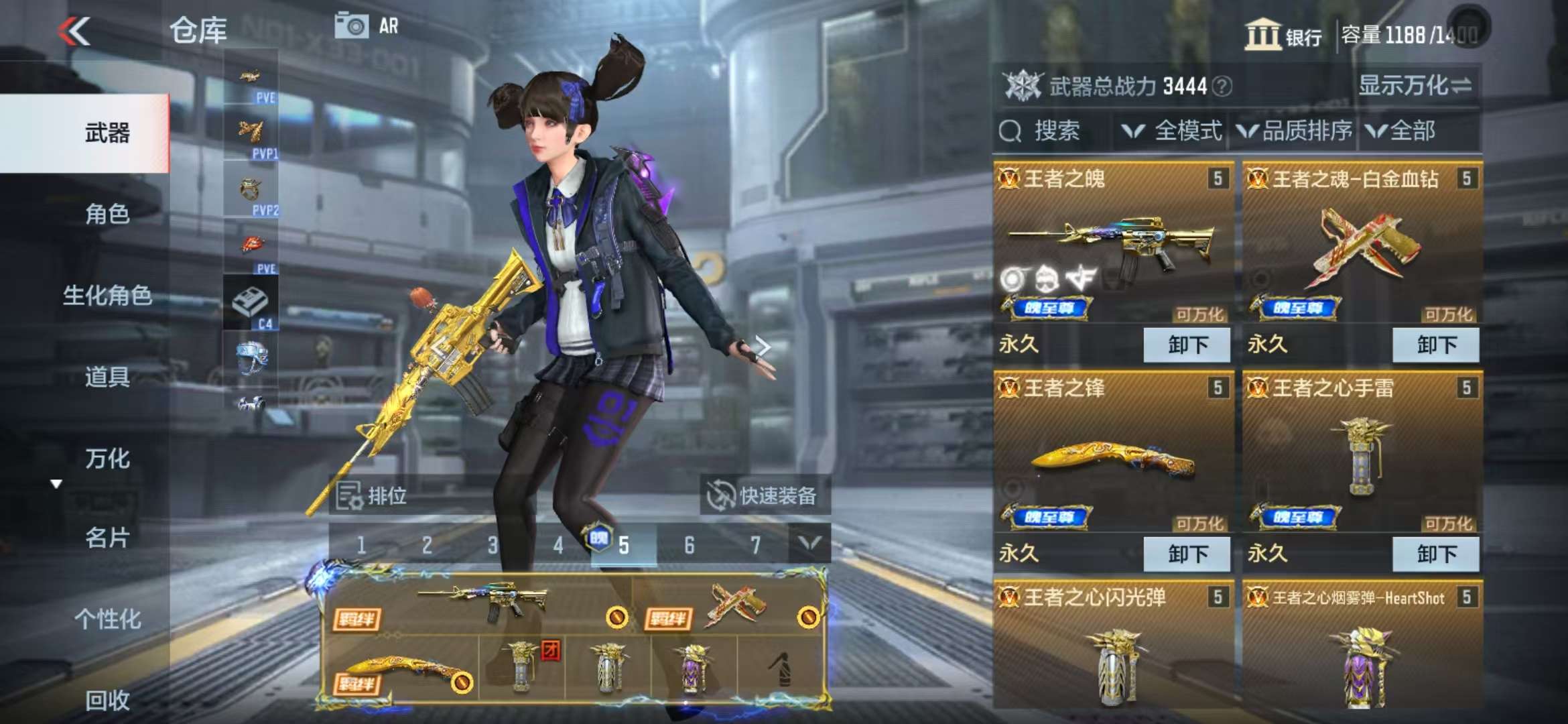Launch the AR camera mode
This screenshot has width=1568, height=724.
[x=367, y=26]
